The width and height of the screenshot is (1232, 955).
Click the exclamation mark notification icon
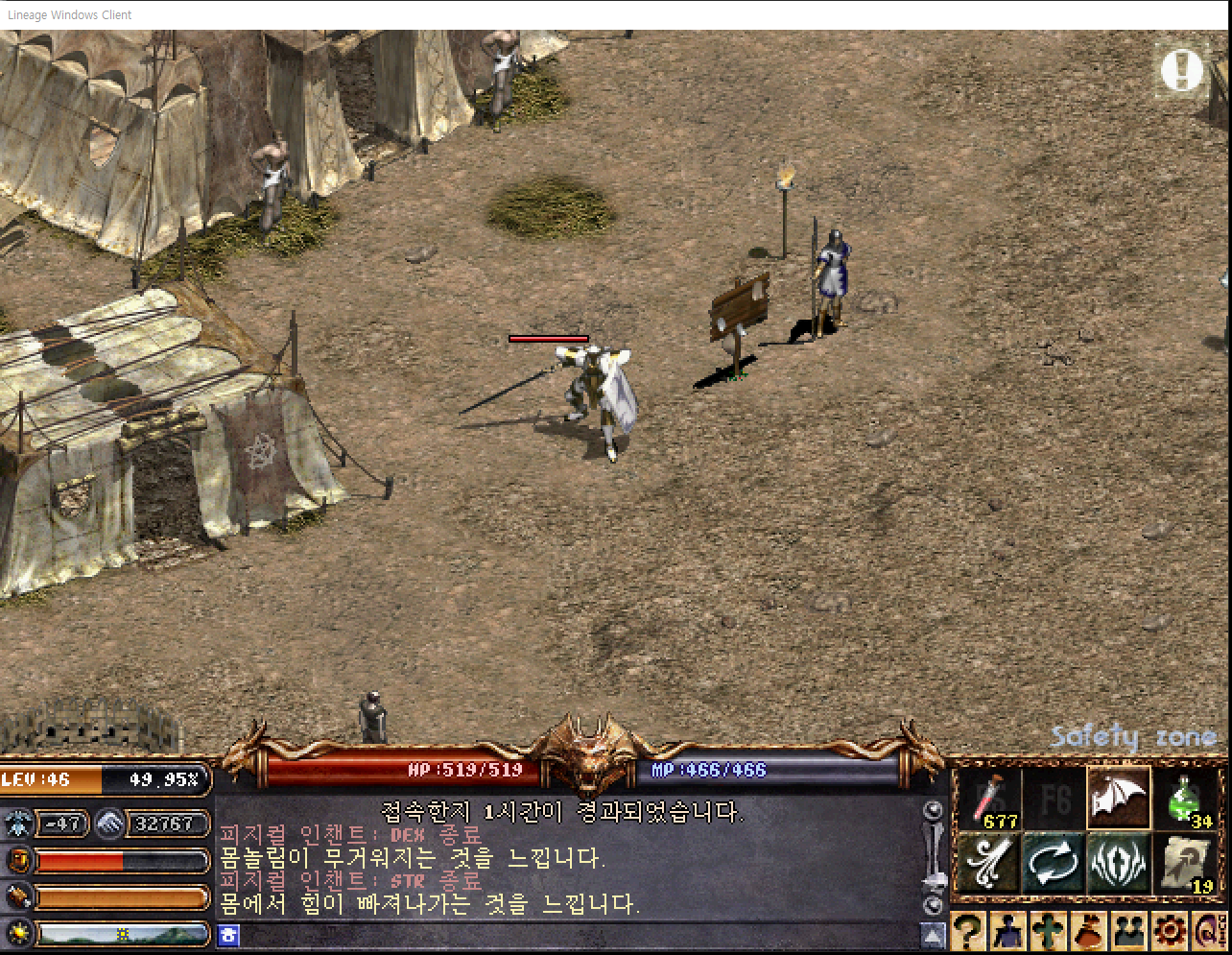click(x=1181, y=69)
